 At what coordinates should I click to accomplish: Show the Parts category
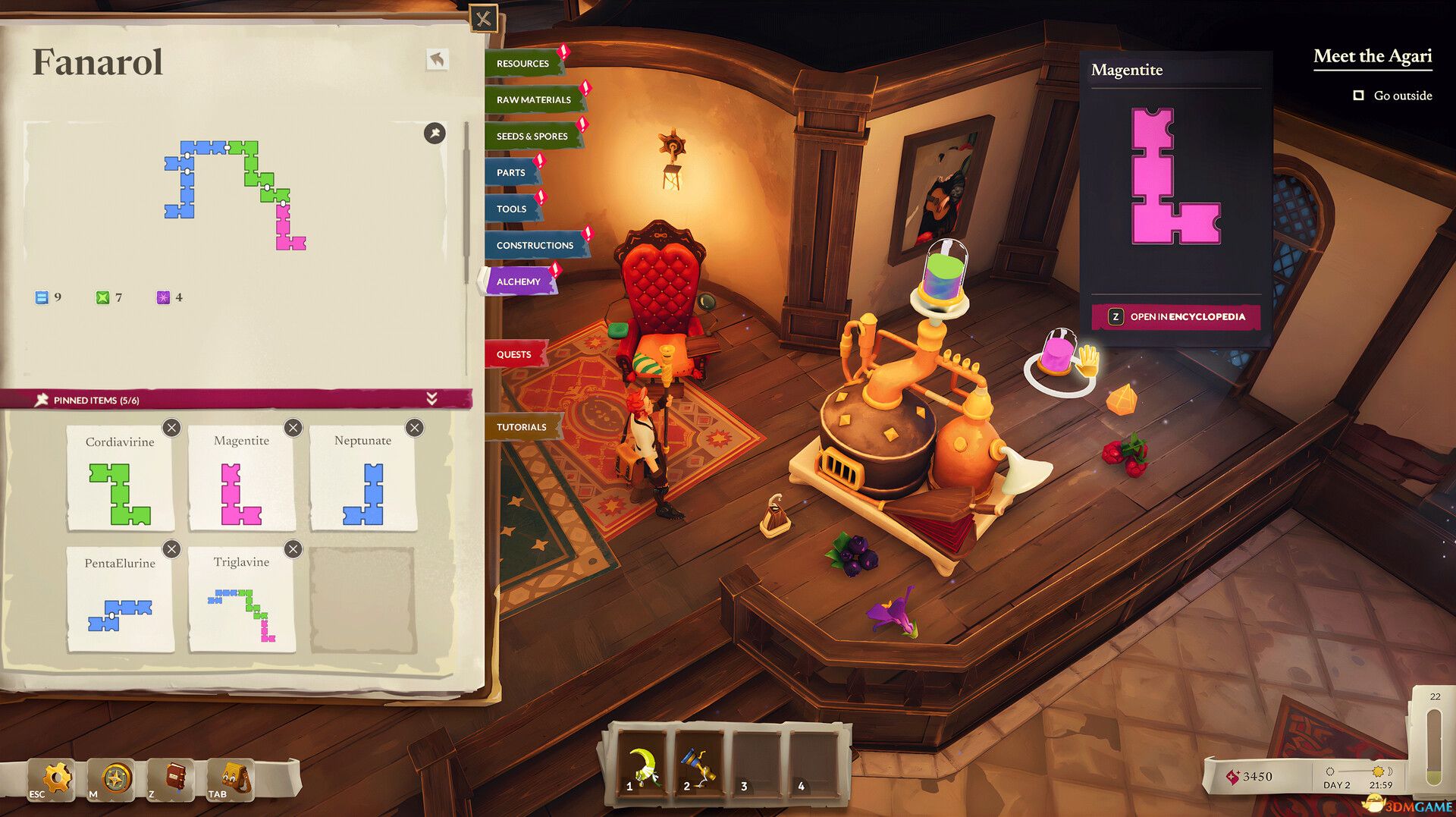pyautogui.click(x=511, y=173)
